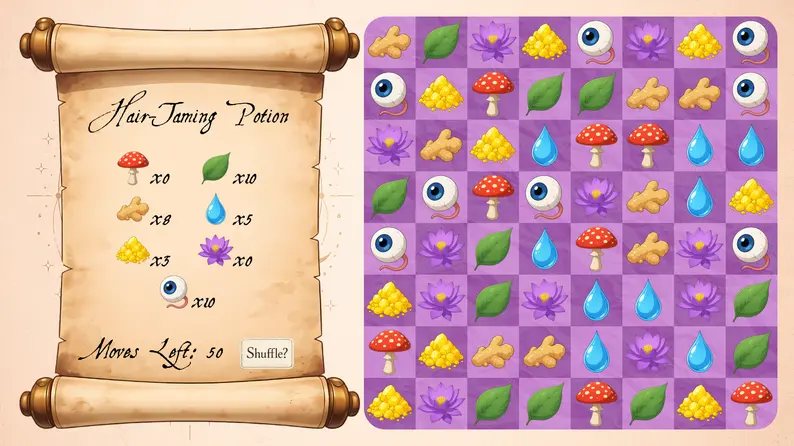
Task: Pick the lotus tile flanked by two water drops
Action: coord(646,350)
